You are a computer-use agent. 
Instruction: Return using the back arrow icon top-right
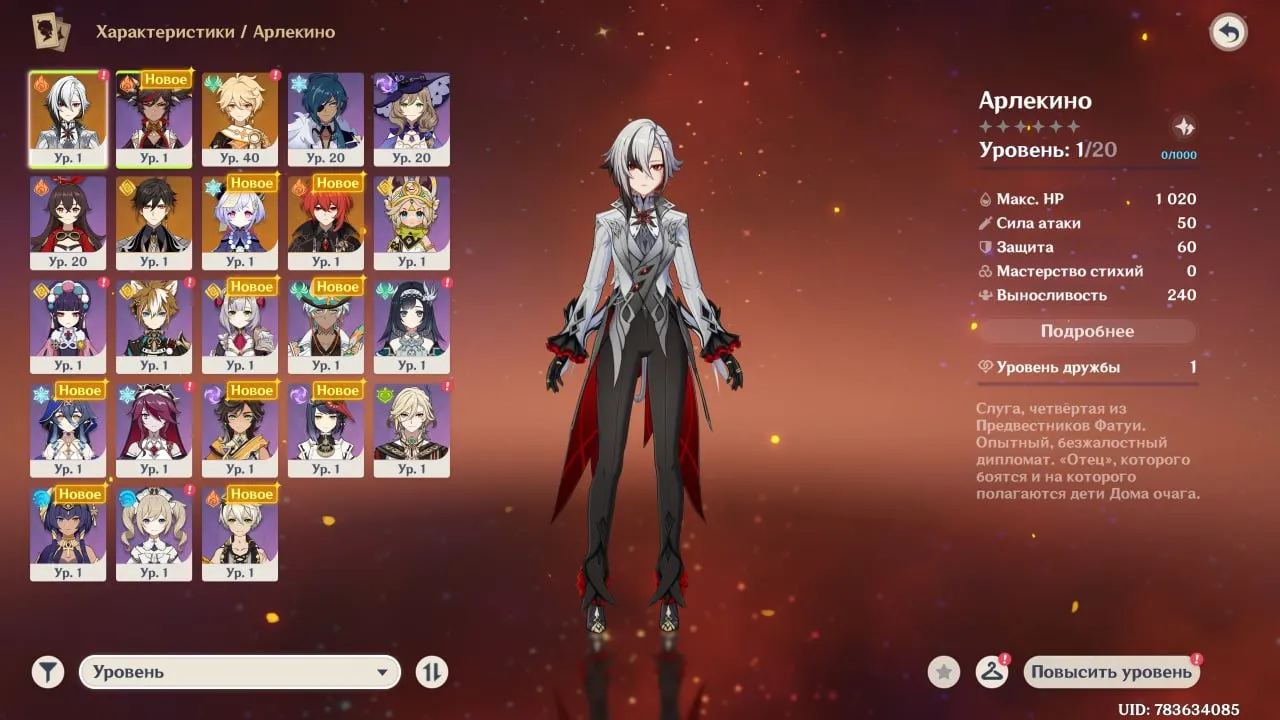click(x=1229, y=32)
